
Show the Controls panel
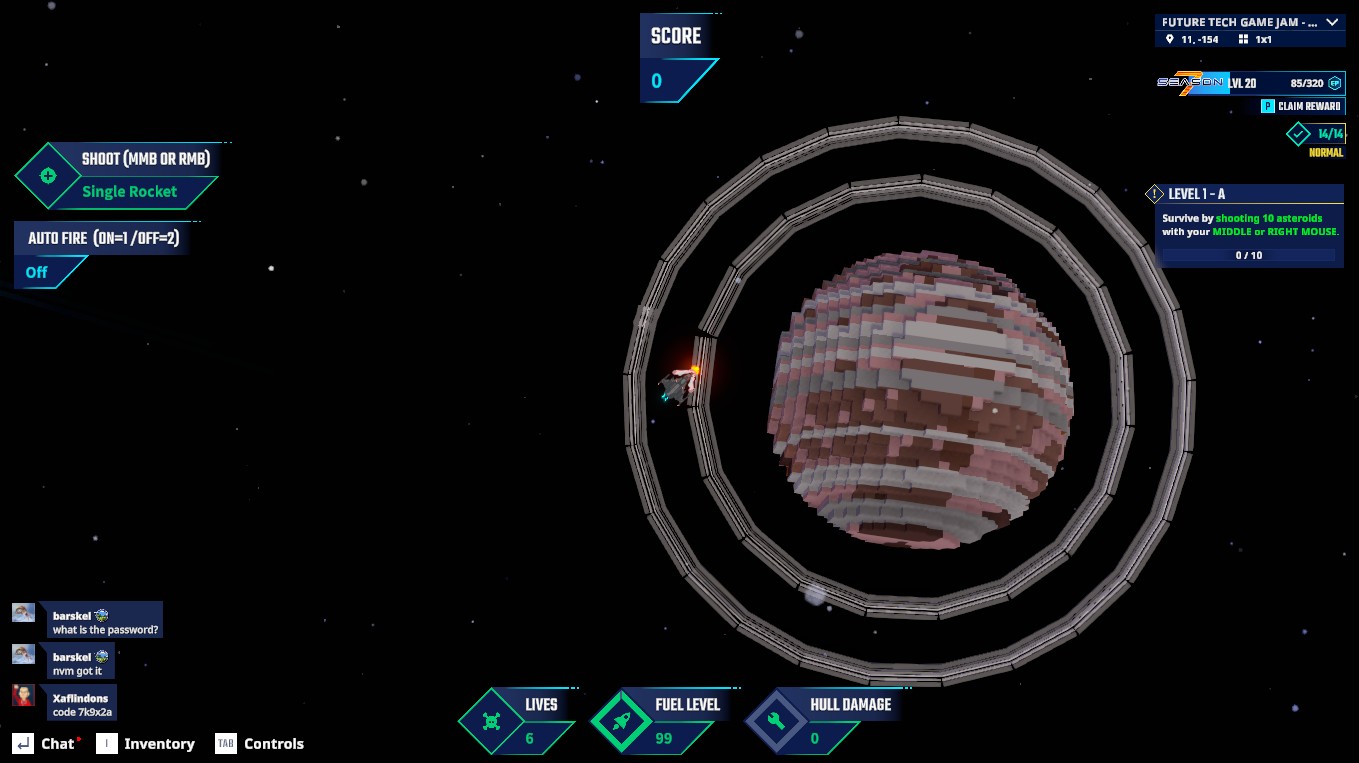(x=260, y=744)
